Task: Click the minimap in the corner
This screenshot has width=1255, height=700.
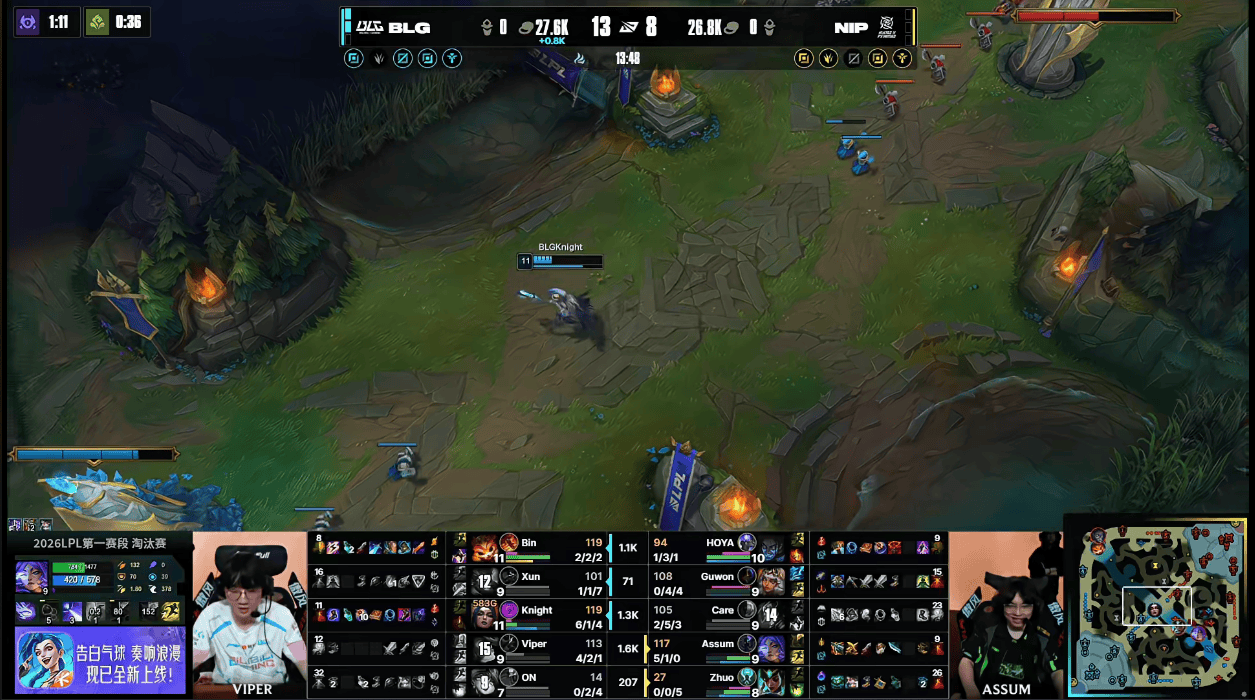Action: [1160, 606]
